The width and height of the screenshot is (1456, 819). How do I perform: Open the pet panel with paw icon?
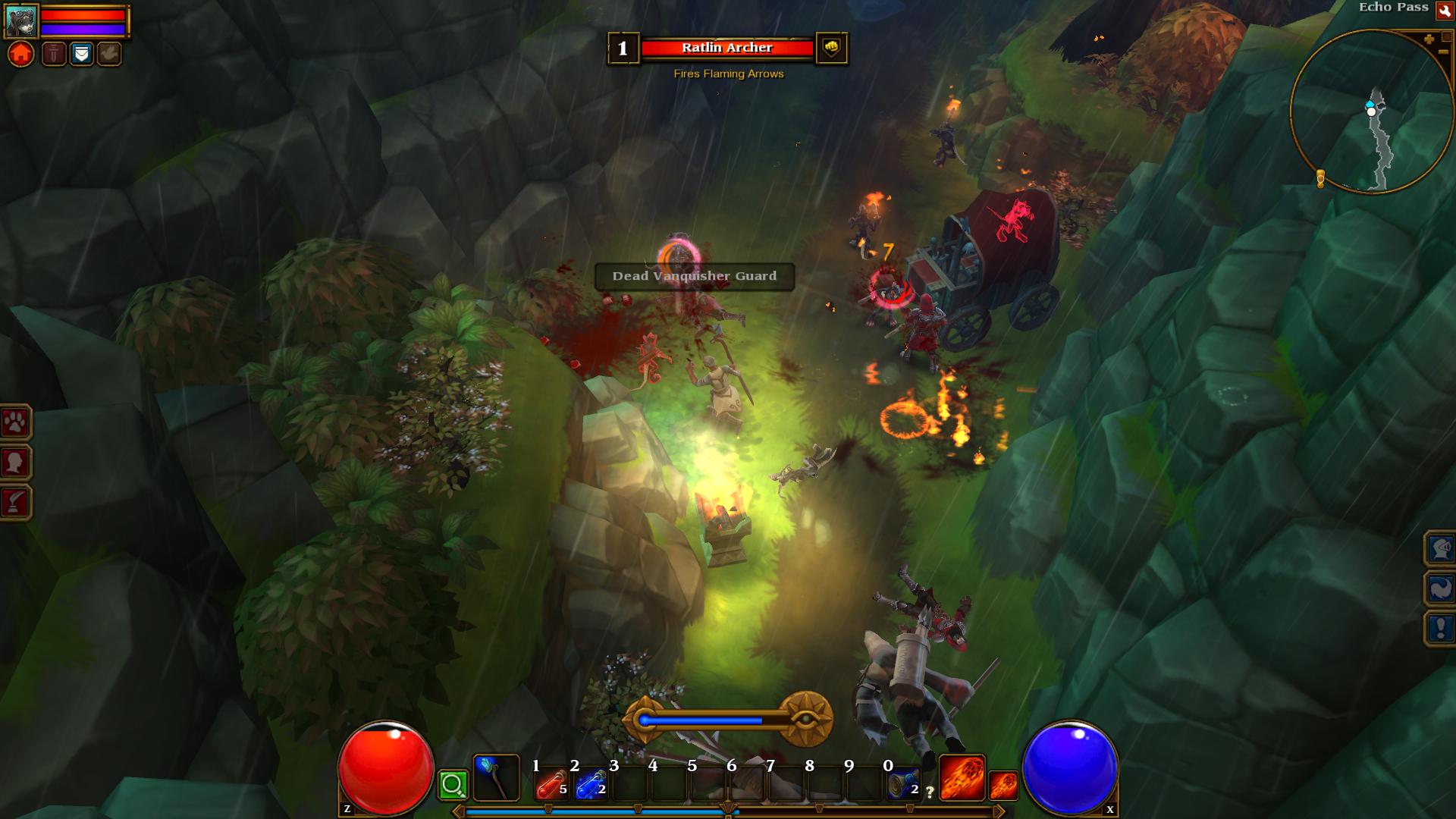coord(15,422)
